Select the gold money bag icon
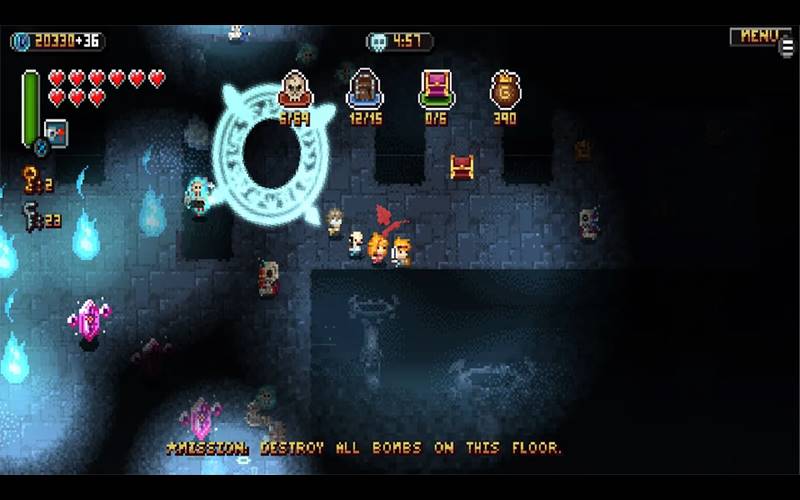 point(505,88)
